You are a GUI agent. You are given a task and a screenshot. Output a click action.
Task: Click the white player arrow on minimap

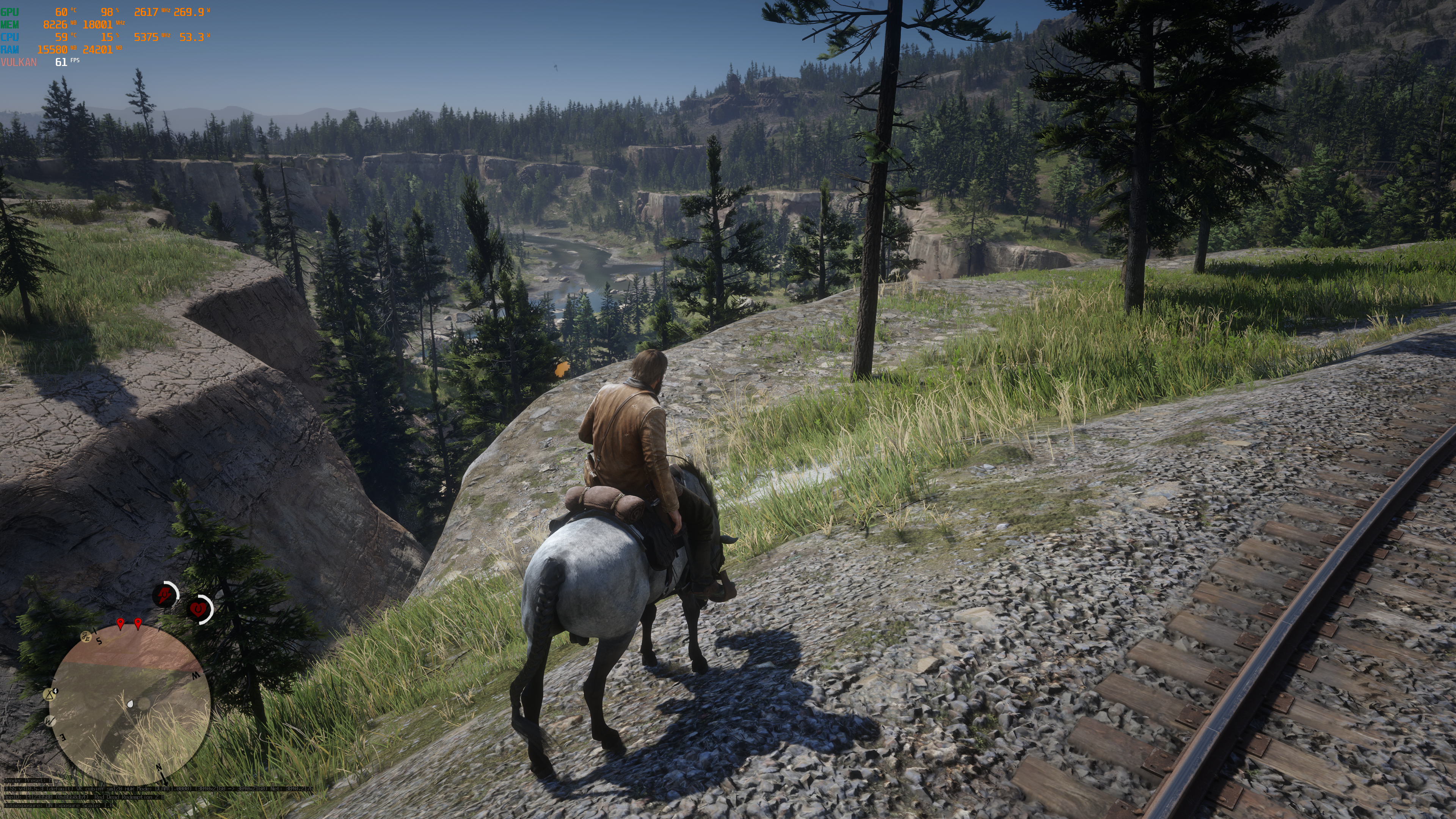click(130, 704)
